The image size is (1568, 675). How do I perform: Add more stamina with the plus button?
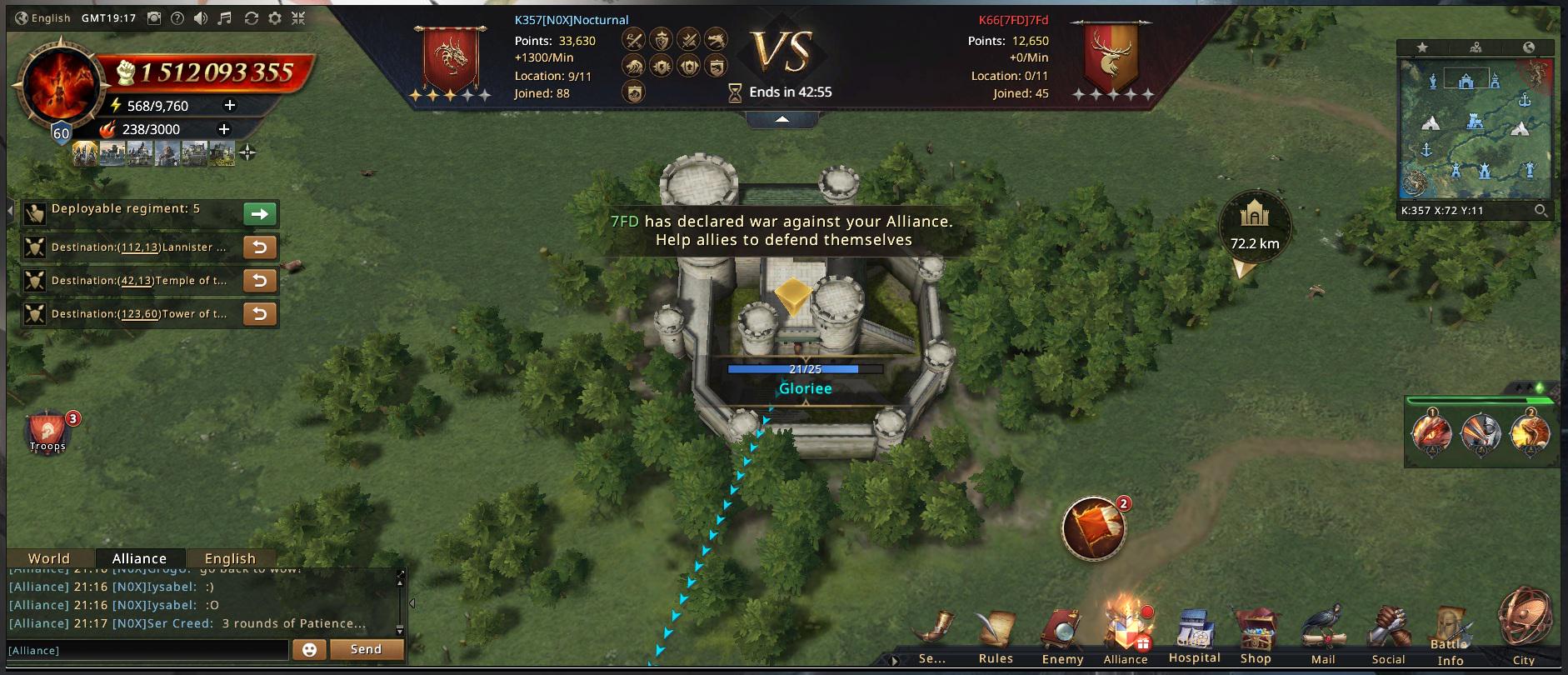[230, 105]
